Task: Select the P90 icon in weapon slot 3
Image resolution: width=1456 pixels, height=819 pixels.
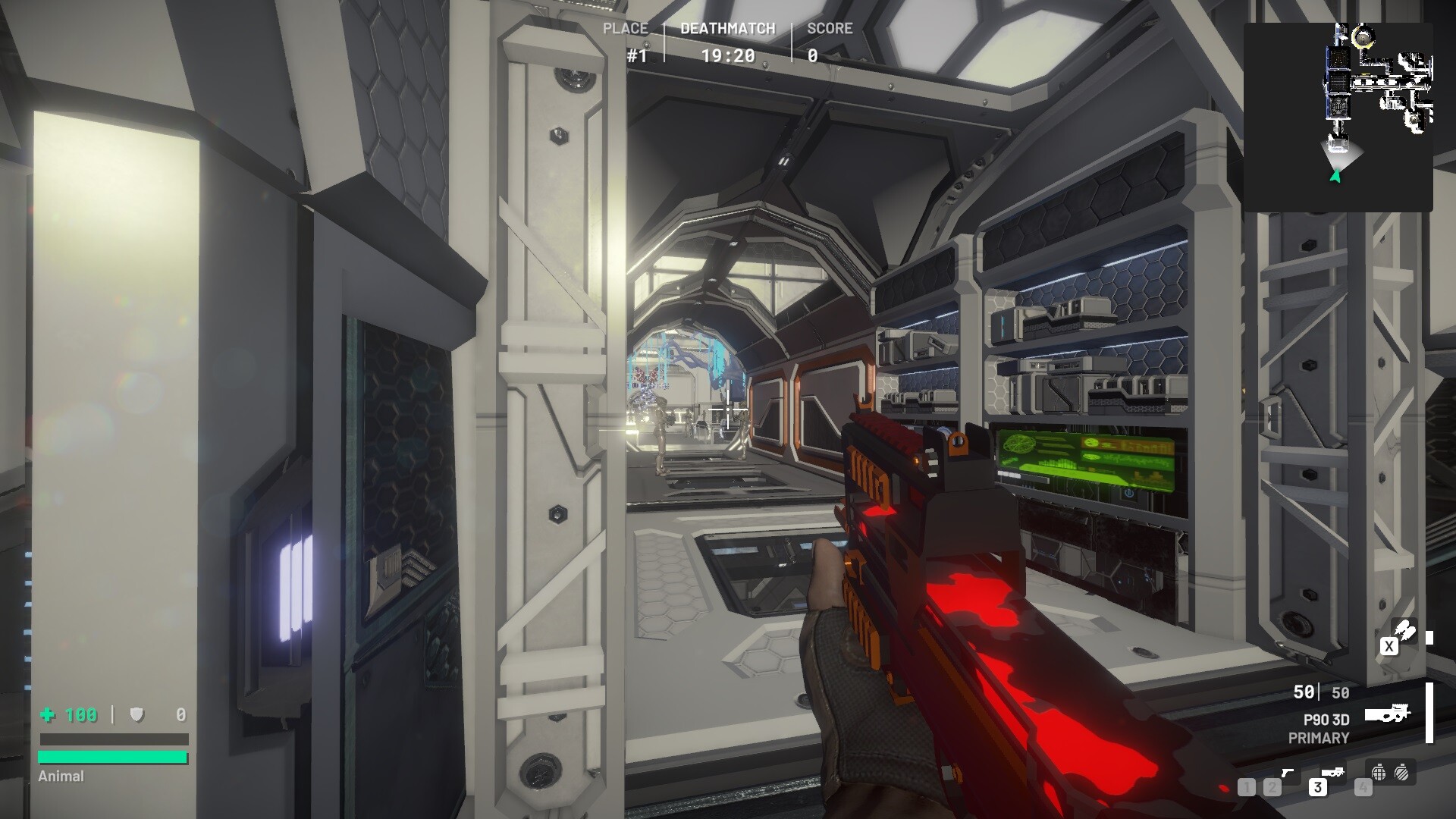Action: click(1332, 773)
